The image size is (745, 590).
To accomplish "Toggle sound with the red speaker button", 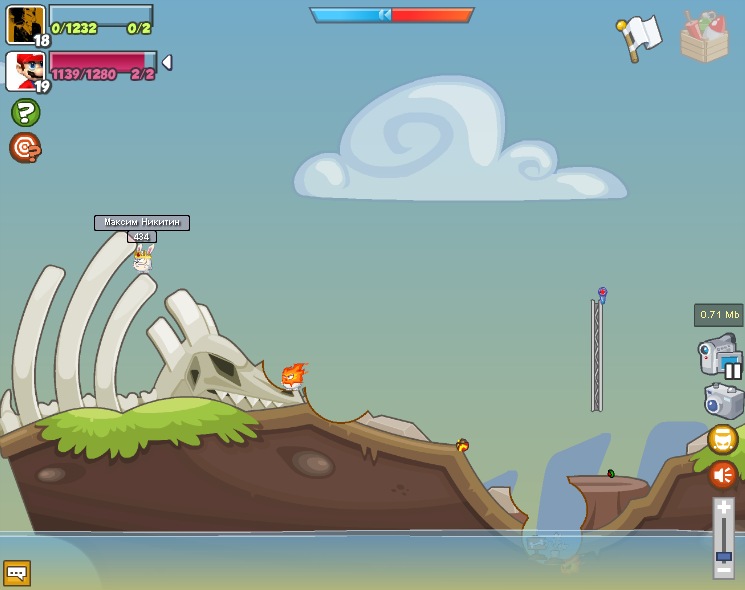I will click(722, 474).
